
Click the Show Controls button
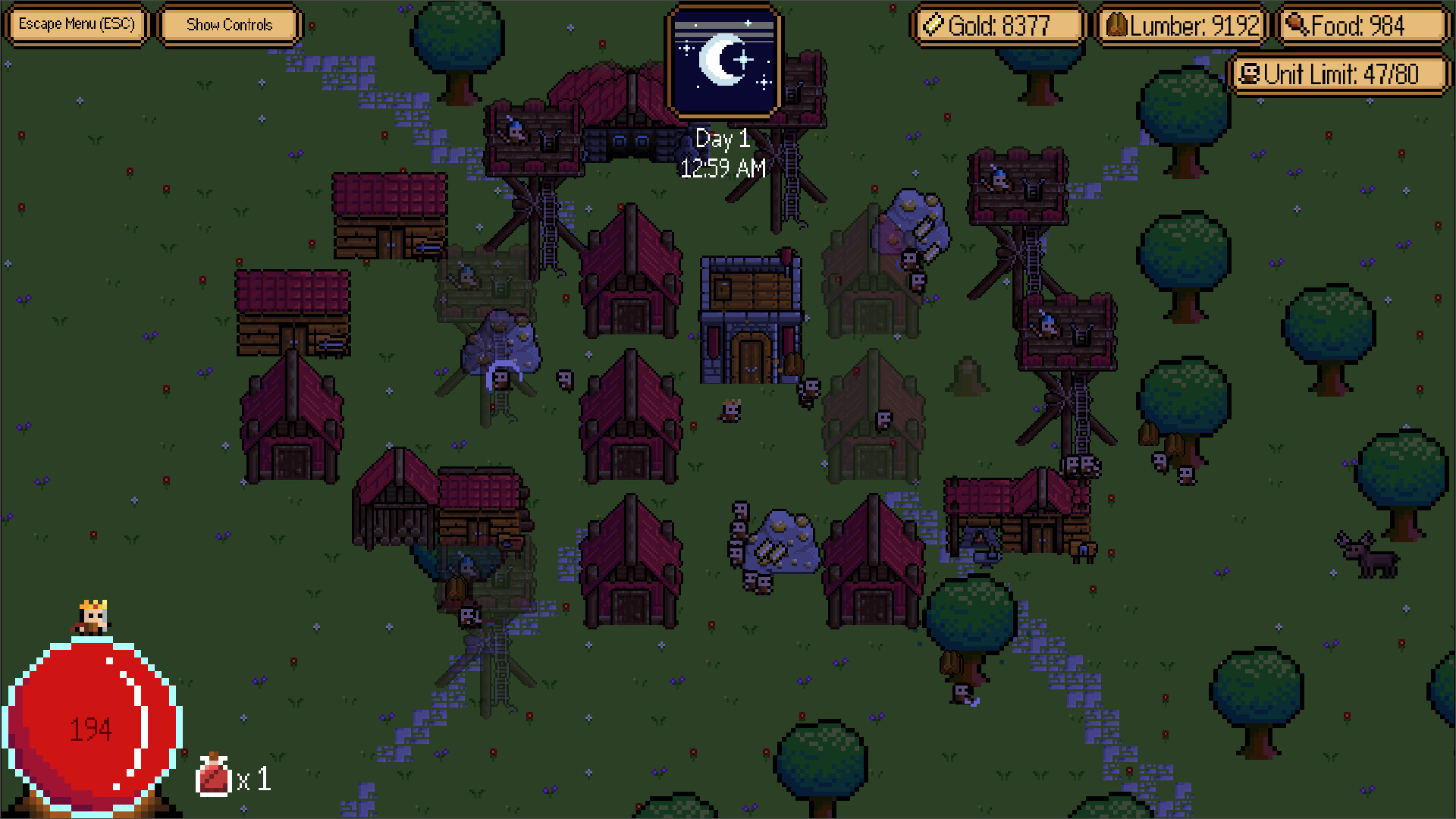(x=229, y=24)
